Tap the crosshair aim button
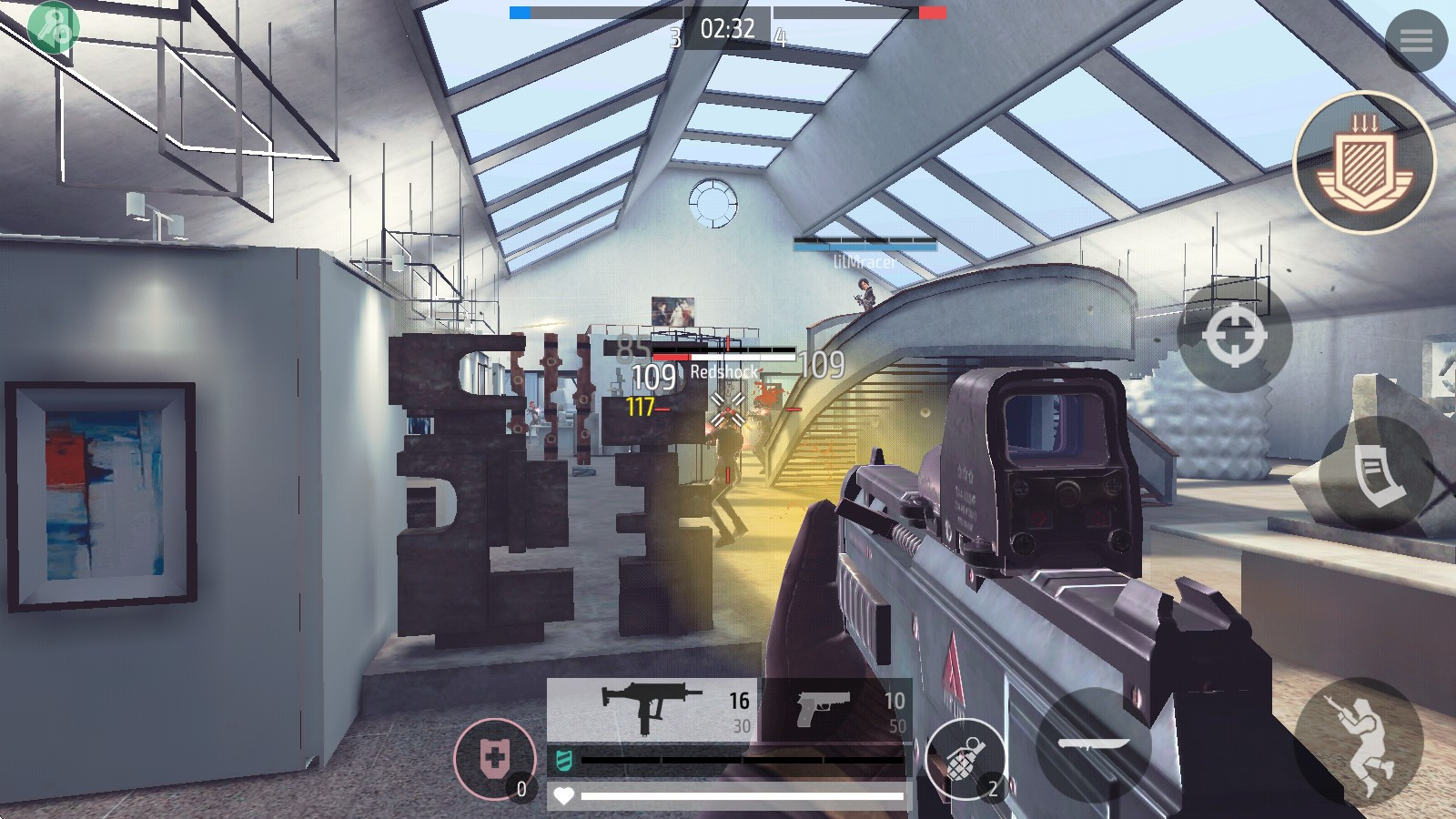 pos(1234,335)
